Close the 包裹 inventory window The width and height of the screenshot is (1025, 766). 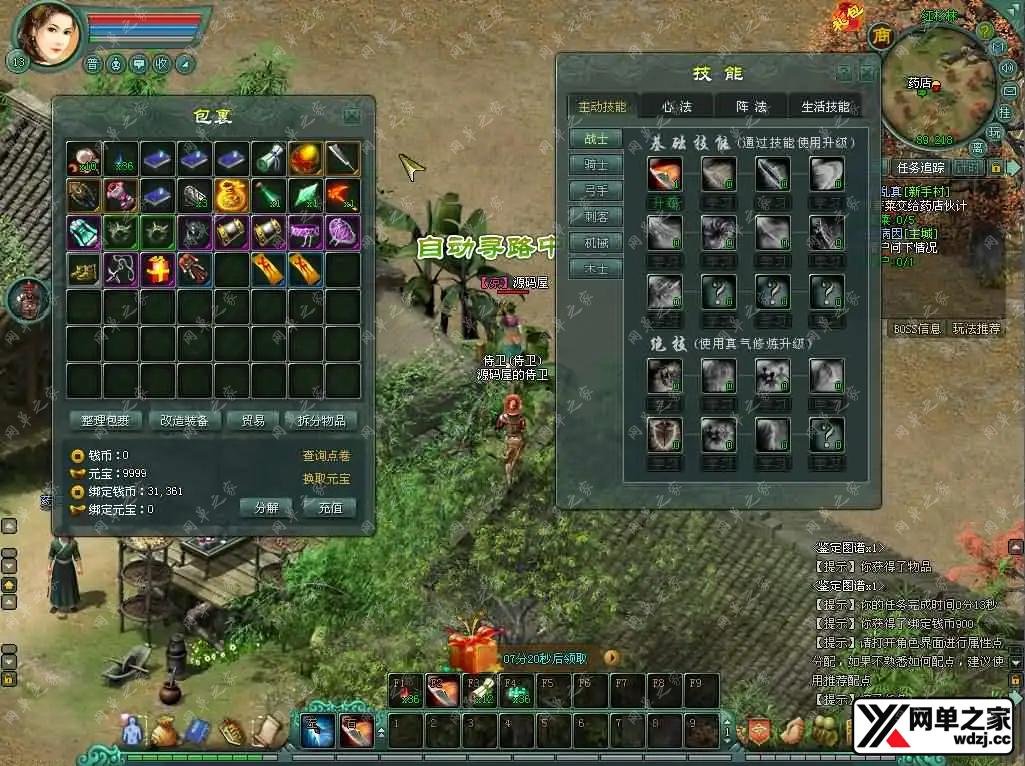click(352, 116)
